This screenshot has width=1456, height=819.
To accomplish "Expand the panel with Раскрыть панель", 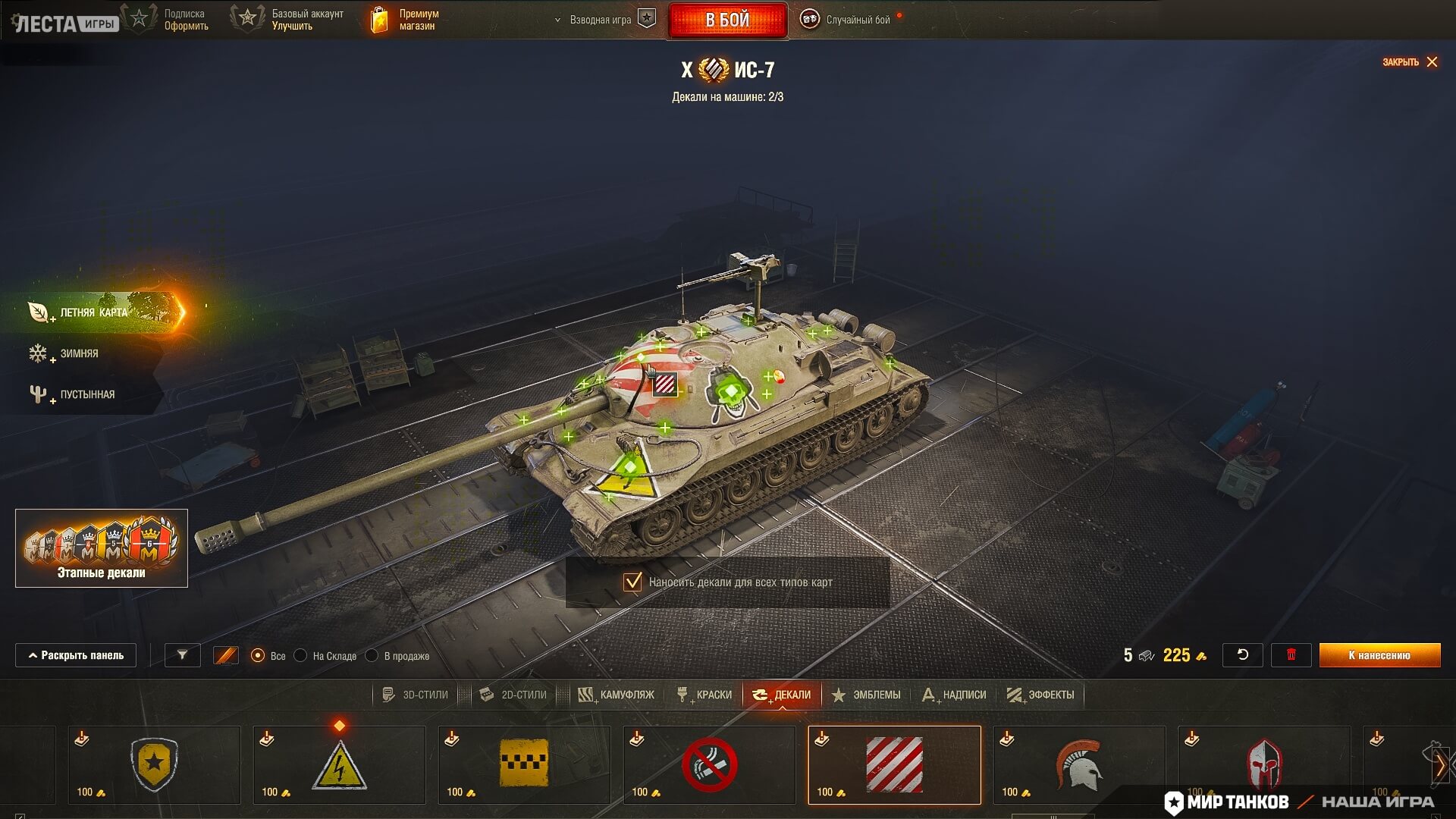I will (x=76, y=655).
